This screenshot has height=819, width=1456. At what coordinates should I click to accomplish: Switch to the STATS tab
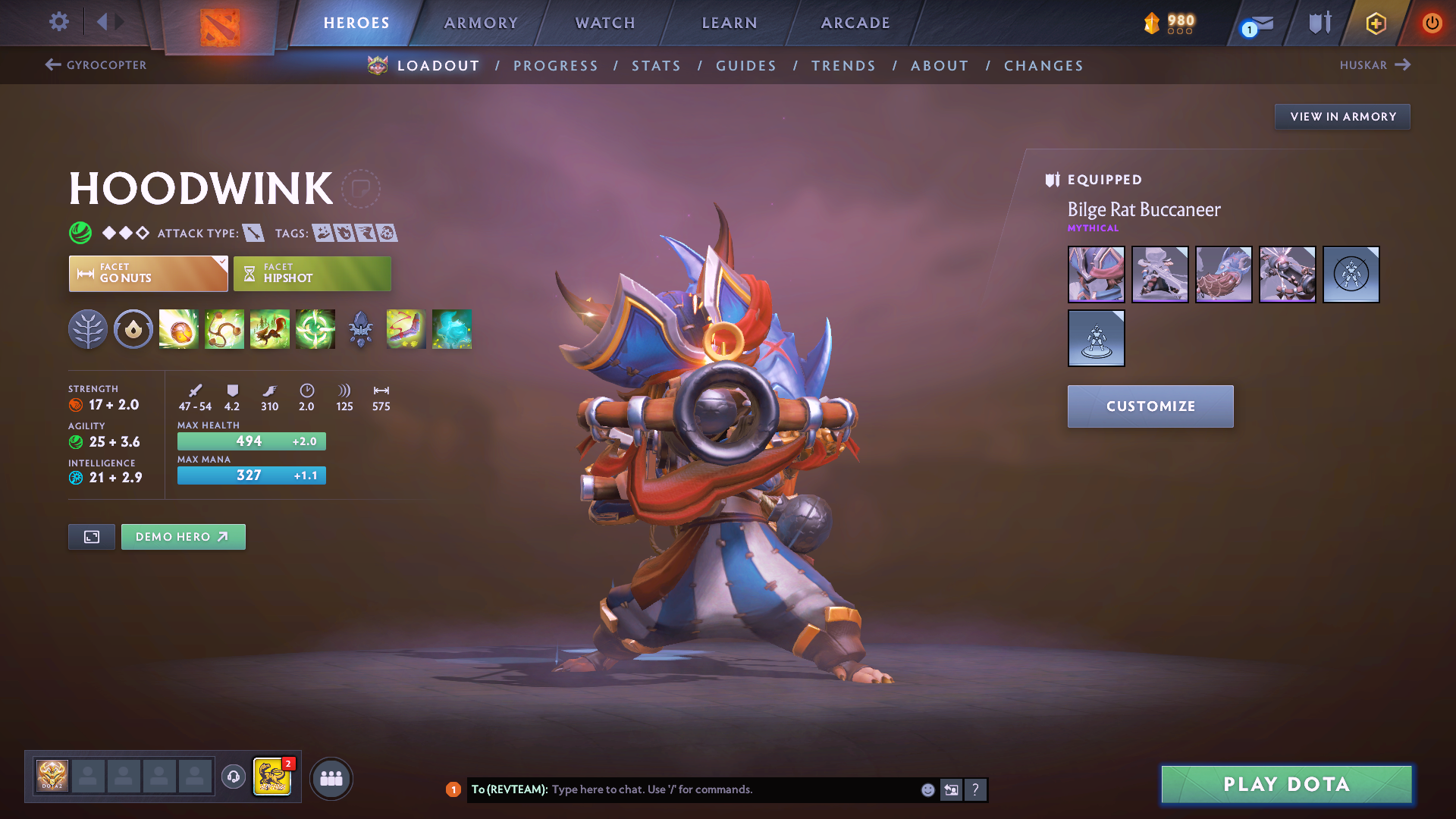656,65
